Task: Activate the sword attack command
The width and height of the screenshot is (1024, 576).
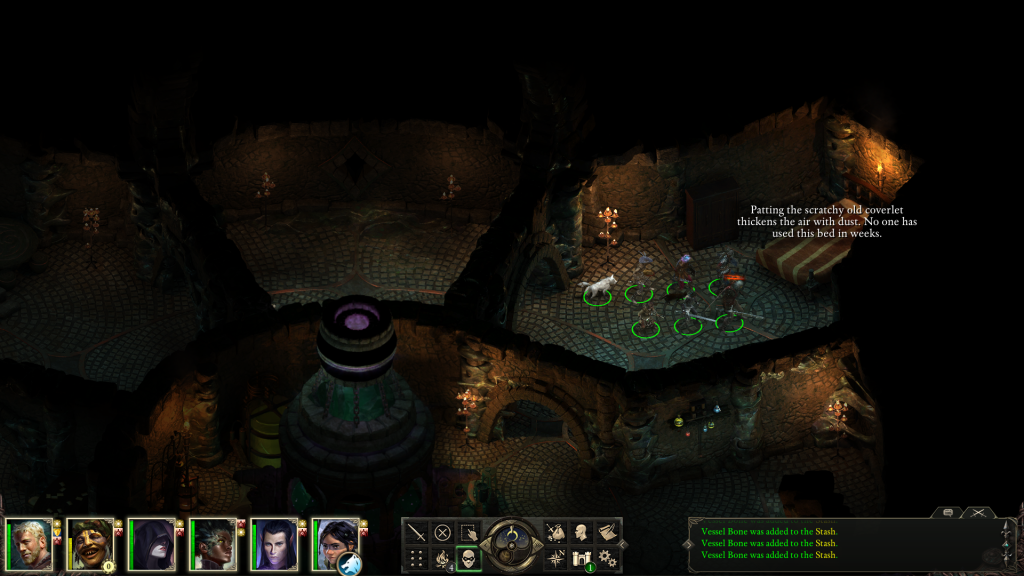Action: tap(415, 532)
